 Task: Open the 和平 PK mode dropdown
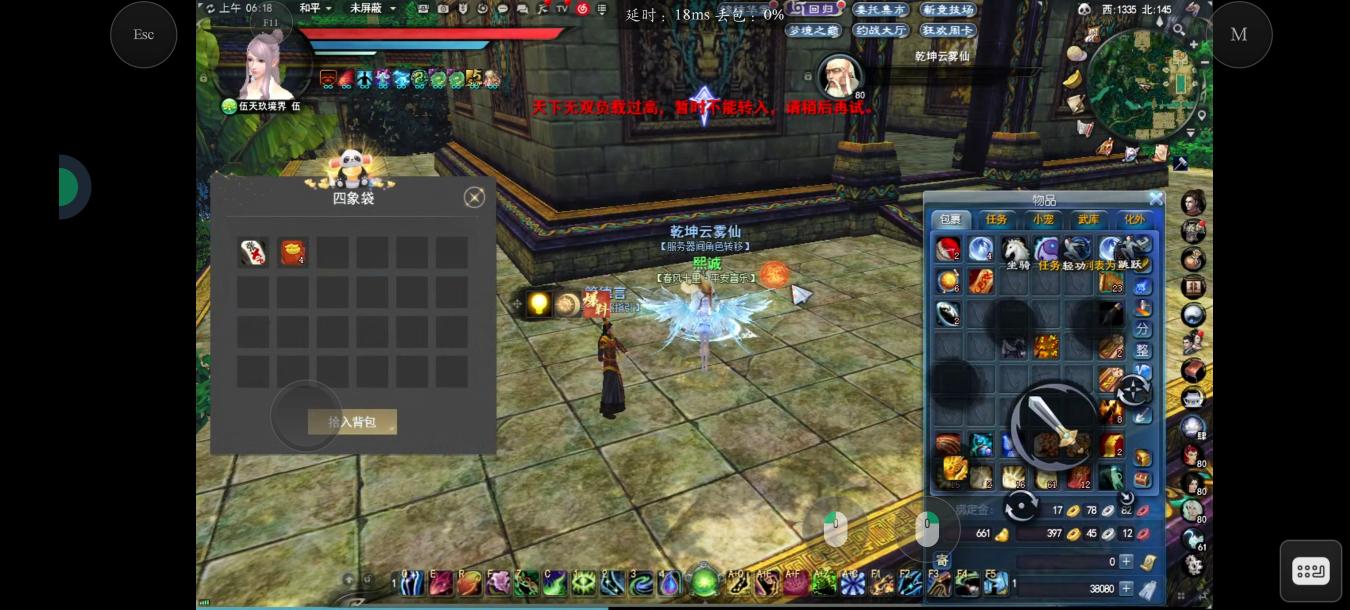coord(315,8)
